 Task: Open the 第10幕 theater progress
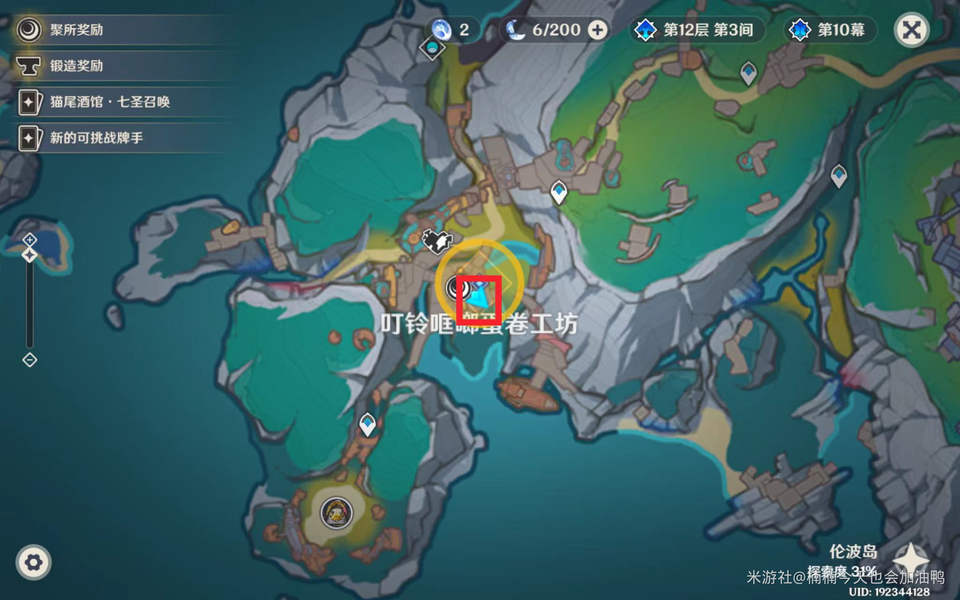click(x=832, y=30)
